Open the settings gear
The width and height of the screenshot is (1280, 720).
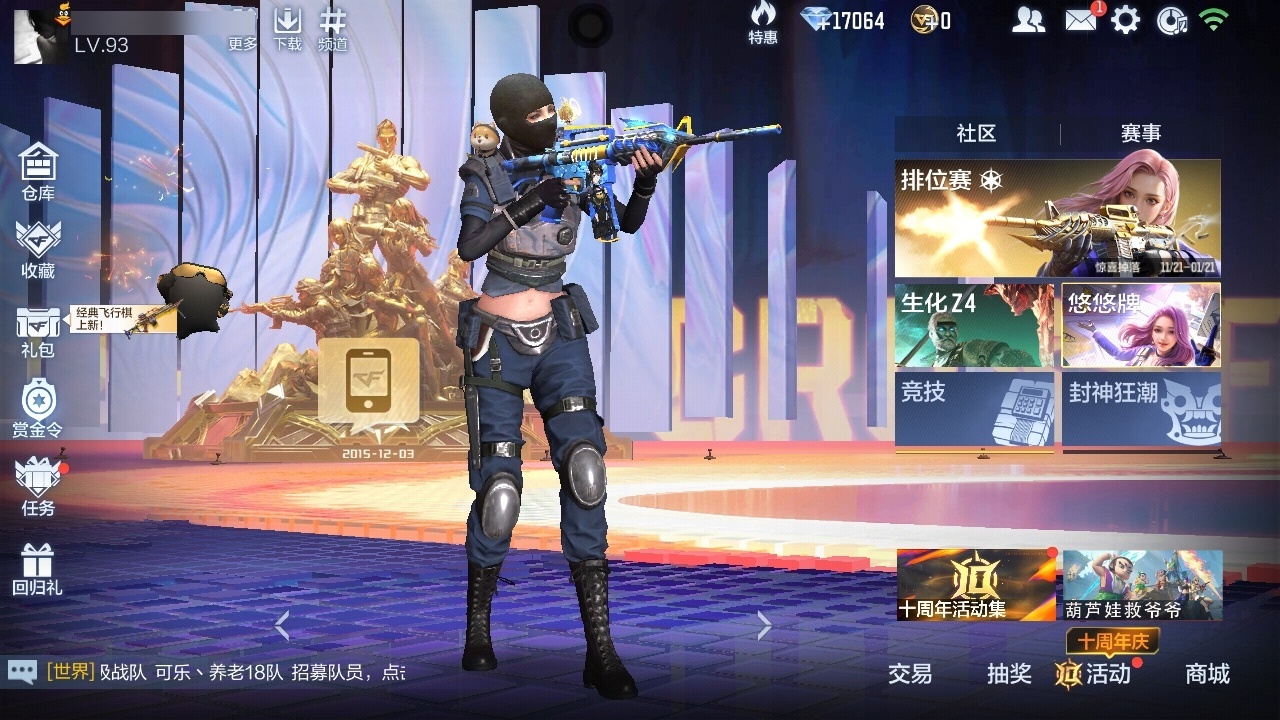pyautogui.click(x=1128, y=18)
